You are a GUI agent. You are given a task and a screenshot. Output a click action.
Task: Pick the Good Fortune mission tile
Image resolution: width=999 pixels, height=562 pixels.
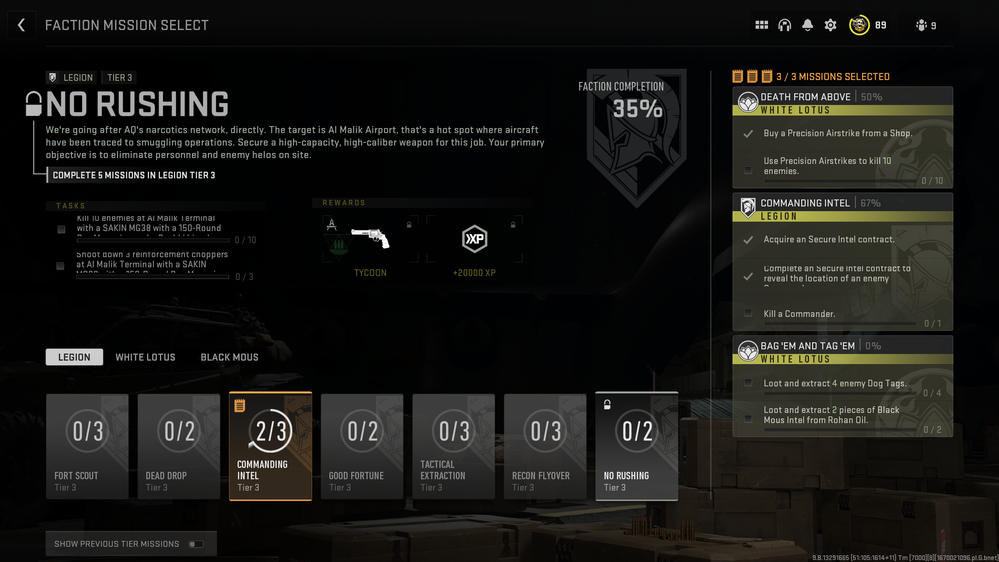tap(362, 446)
